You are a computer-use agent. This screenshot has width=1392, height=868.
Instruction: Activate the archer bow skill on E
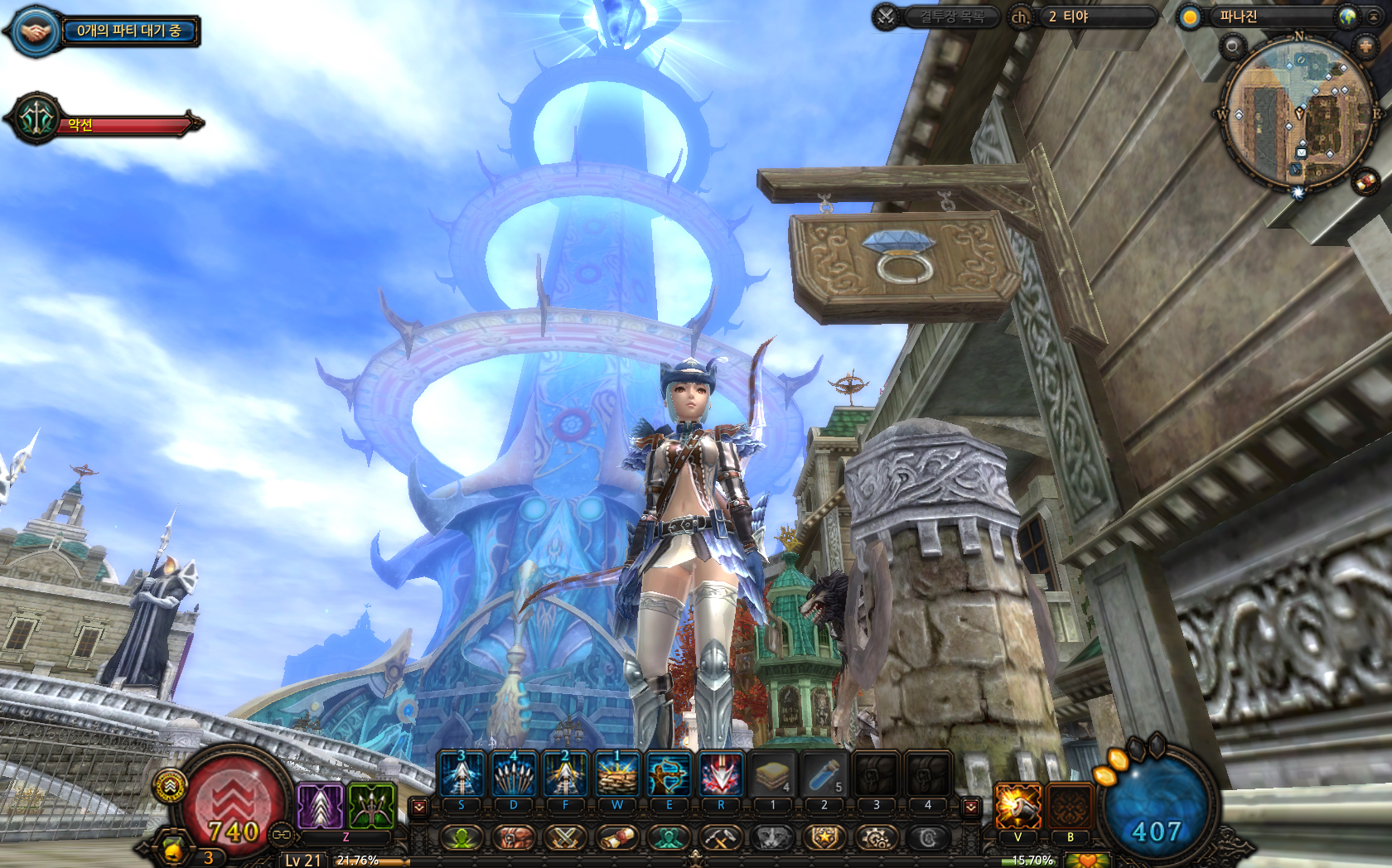click(x=669, y=775)
